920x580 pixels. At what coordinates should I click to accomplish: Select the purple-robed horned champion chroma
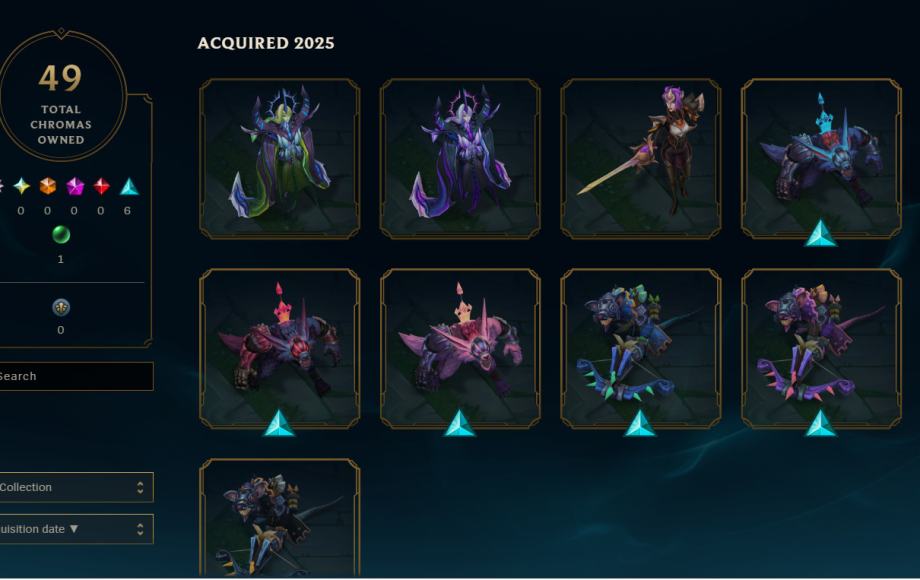tap(460, 158)
